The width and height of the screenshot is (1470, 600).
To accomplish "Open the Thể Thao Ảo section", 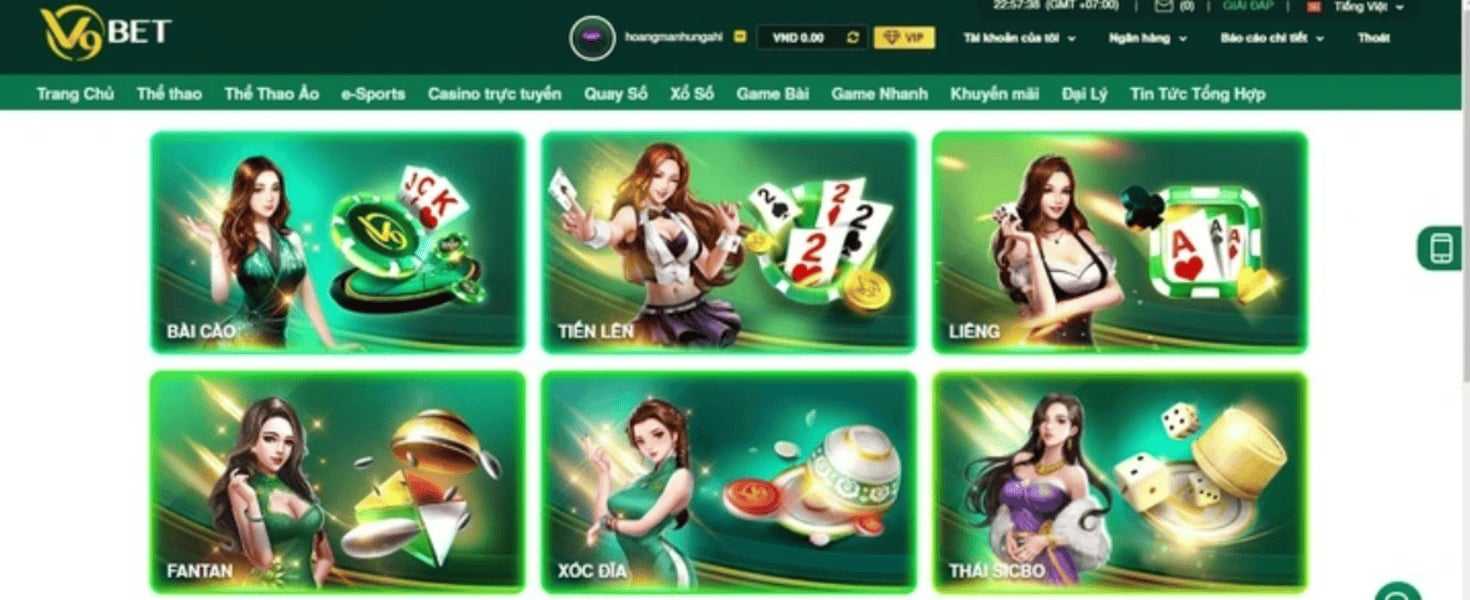I will click(x=271, y=94).
